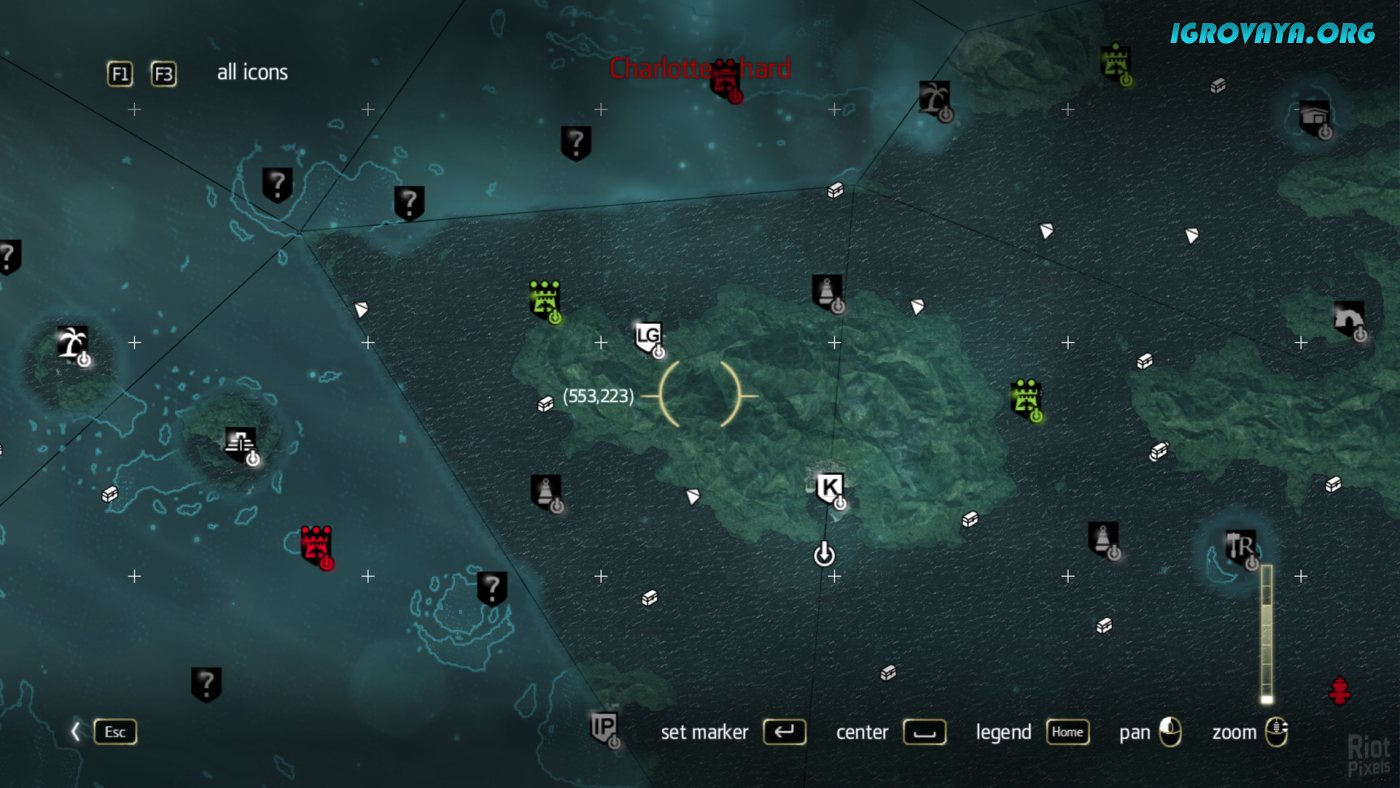Viewport: 1400px width, 788px height.
Task: Choose the "TR" location marker
Action: click(1241, 547)
